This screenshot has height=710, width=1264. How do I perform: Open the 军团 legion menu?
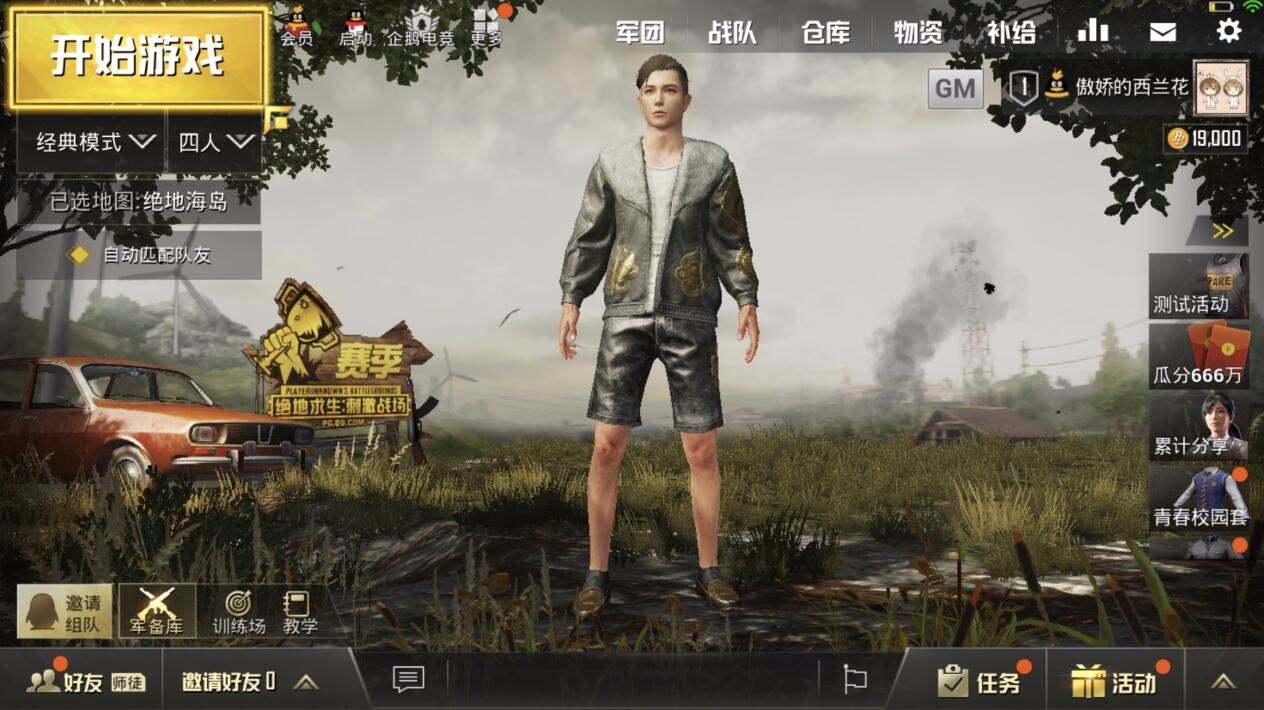coord(640,33)
